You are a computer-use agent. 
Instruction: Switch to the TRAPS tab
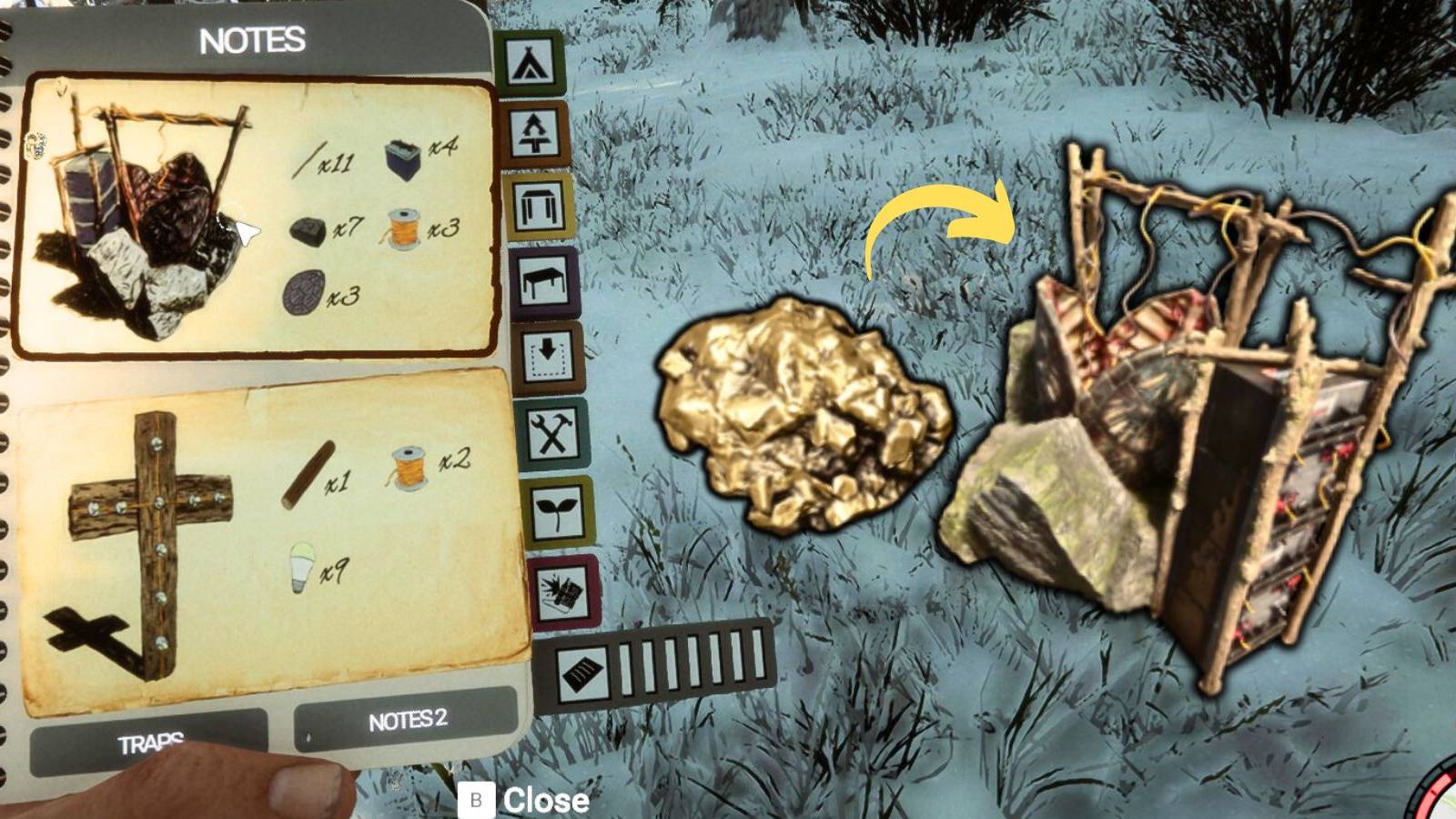(x=153, y=742)
